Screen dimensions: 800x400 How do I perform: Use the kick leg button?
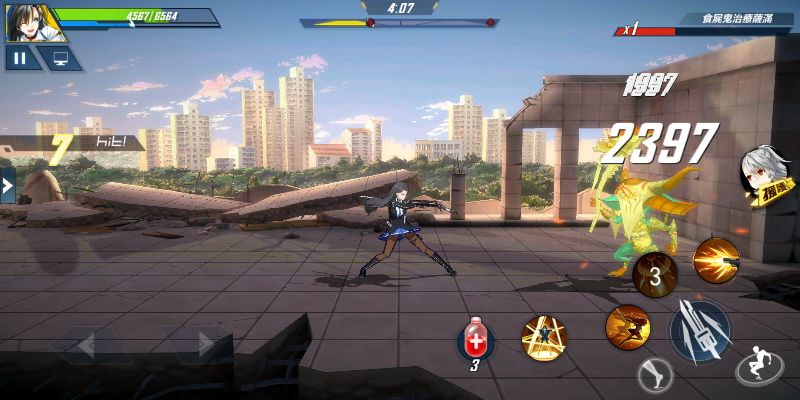point(655,375)
